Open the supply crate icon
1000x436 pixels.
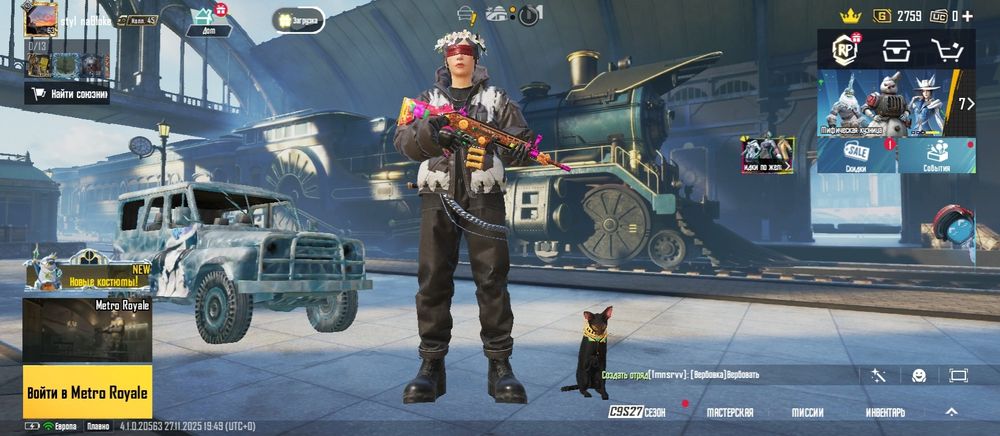(896, 50)
